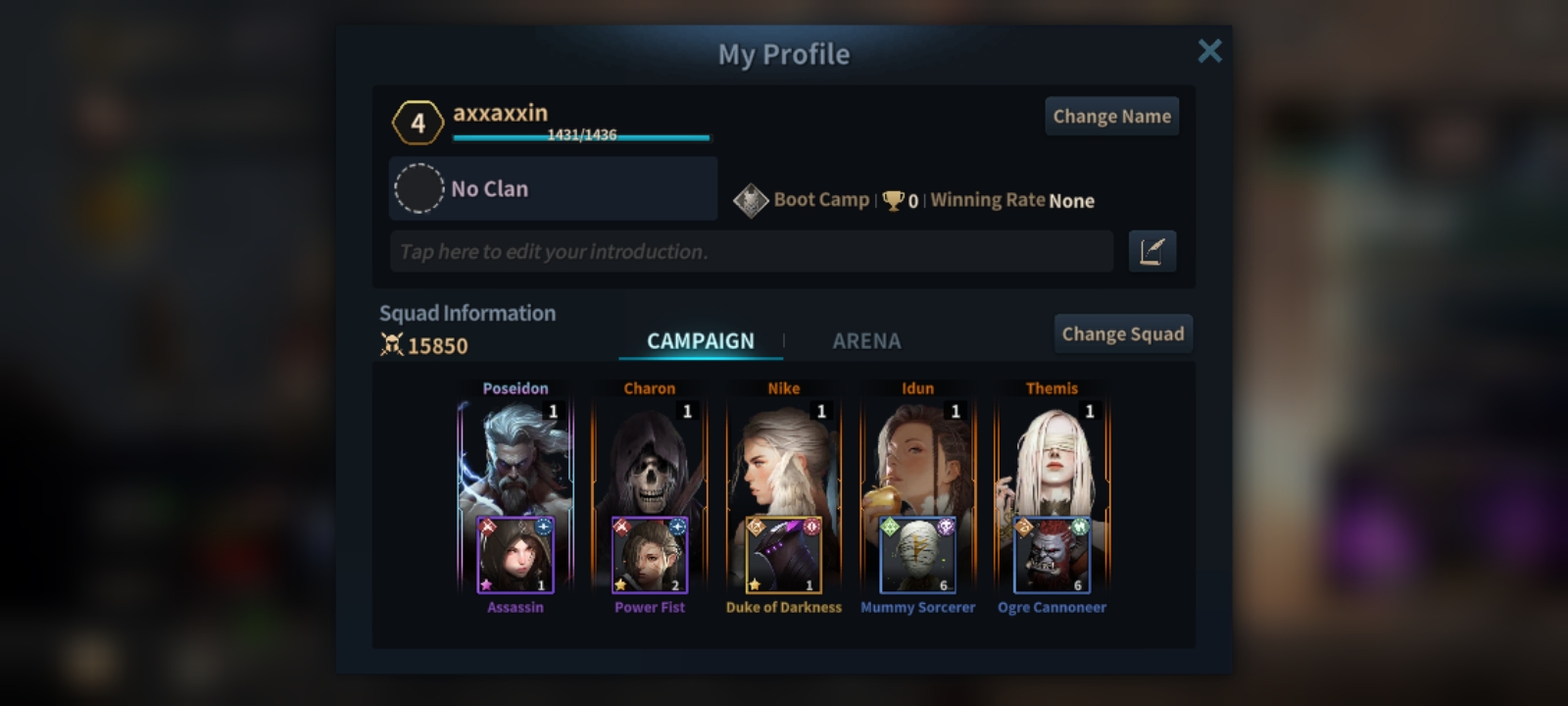1568x706 pixels.
Task: Select the CAMPAIGN tab
Action: pyautogui.click(x=700, y=341)
